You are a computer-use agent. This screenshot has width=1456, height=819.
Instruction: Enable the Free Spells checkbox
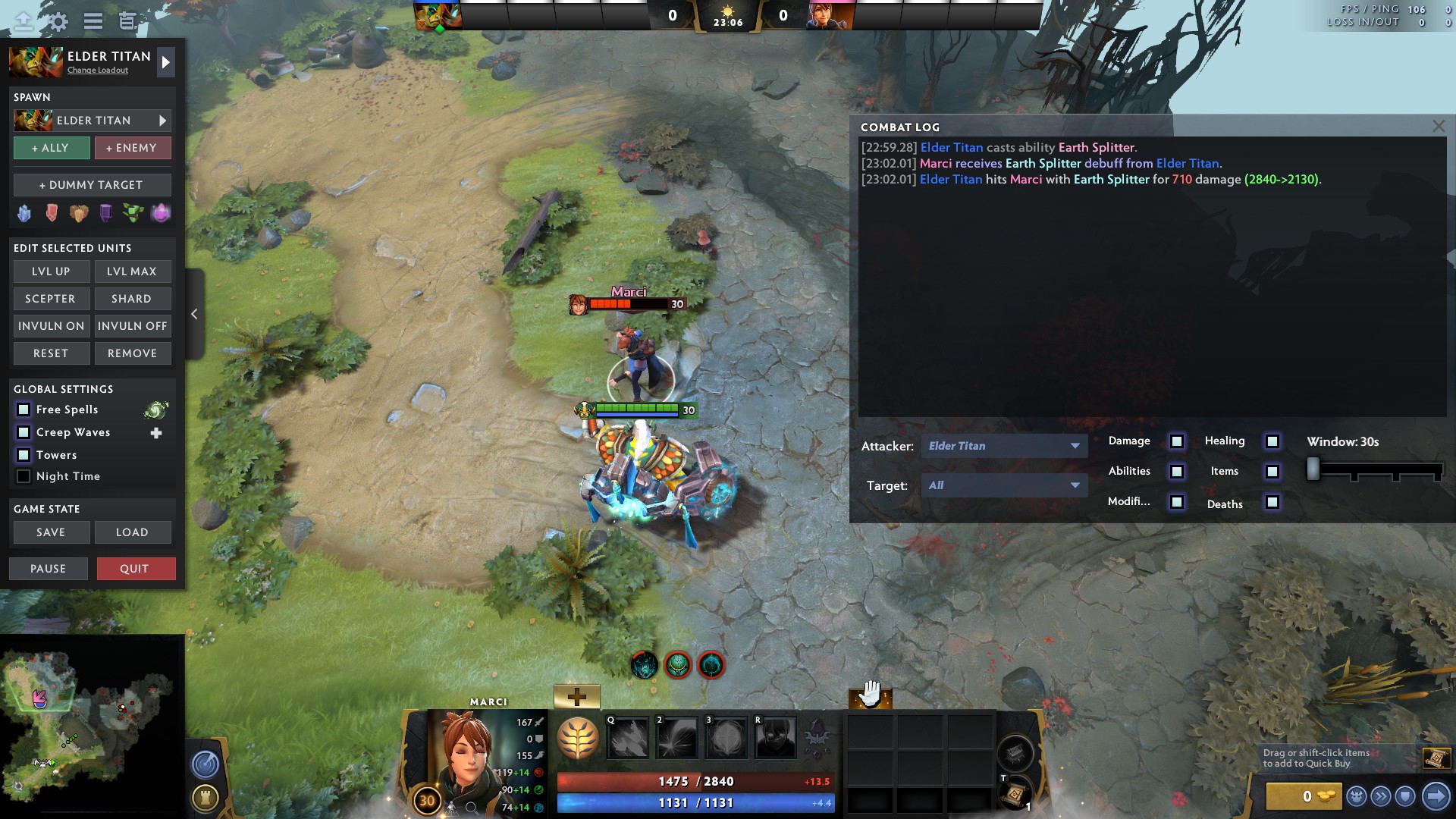pos(23,409)
